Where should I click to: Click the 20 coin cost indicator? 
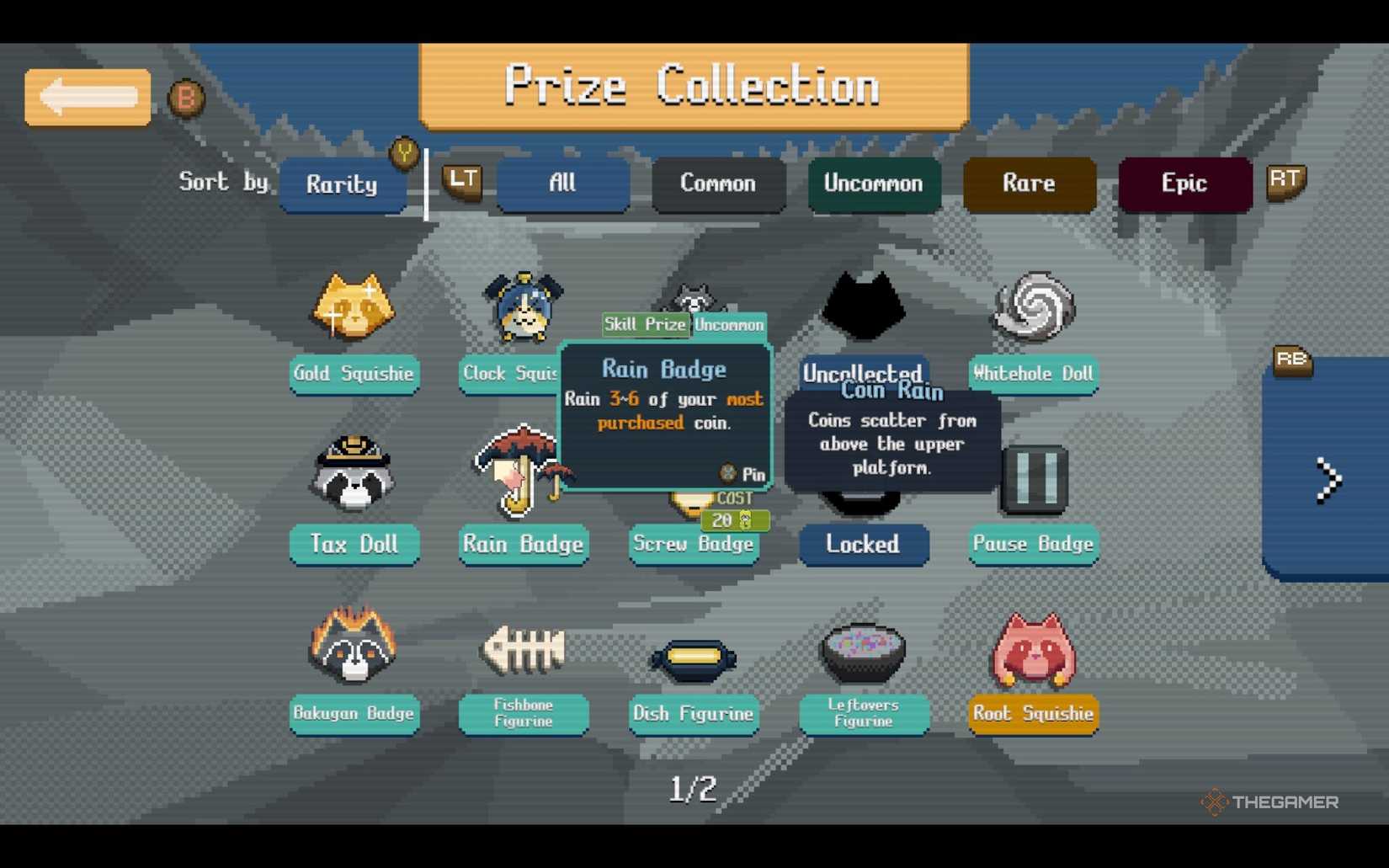tap(733, 520)
